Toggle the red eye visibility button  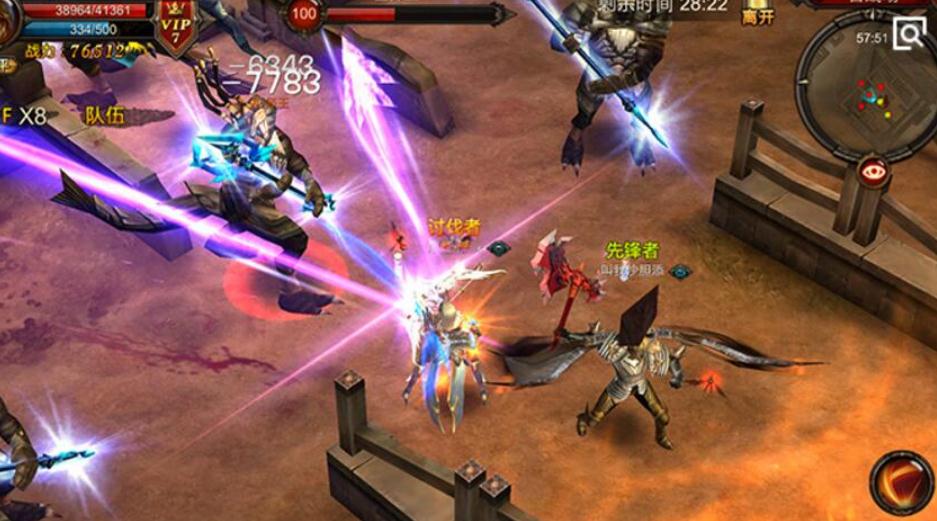coord(874,171)
